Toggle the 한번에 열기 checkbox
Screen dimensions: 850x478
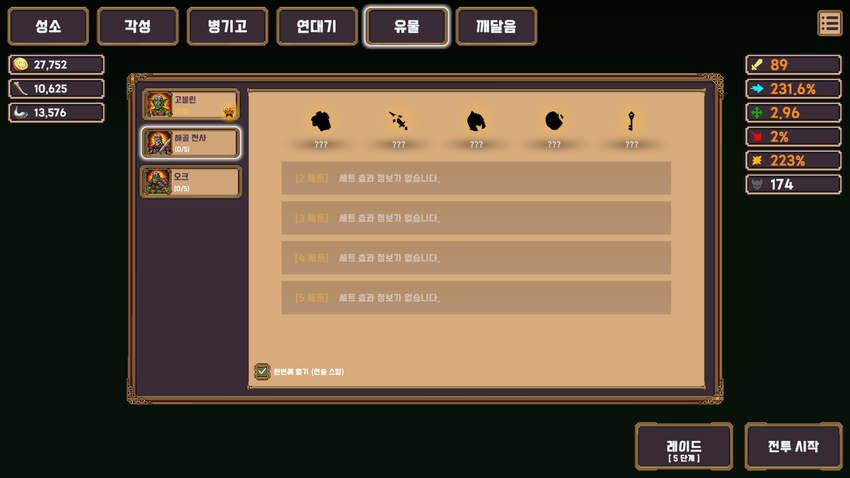[x=262, y=371]
